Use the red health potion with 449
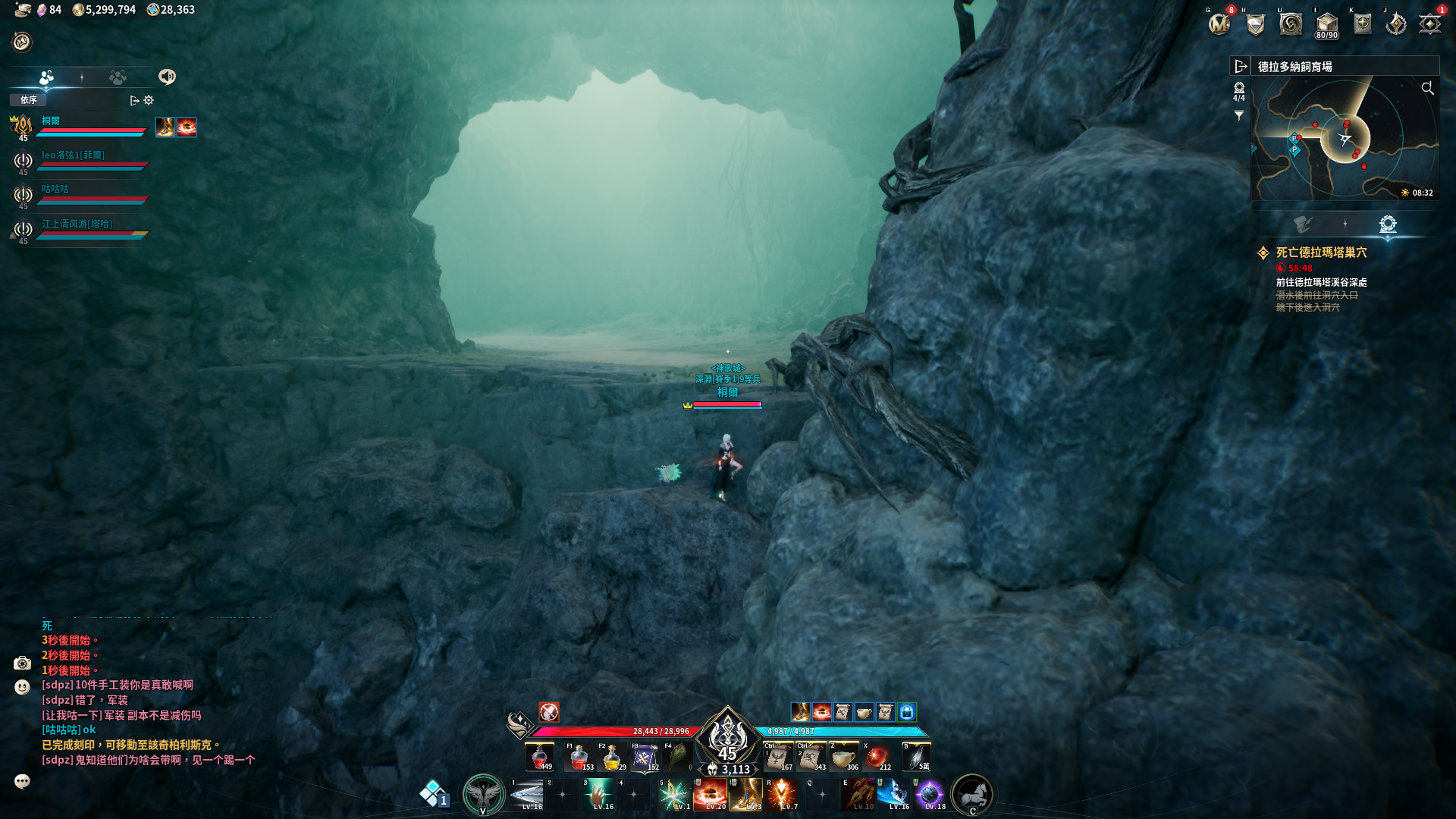 click(540, 757)
